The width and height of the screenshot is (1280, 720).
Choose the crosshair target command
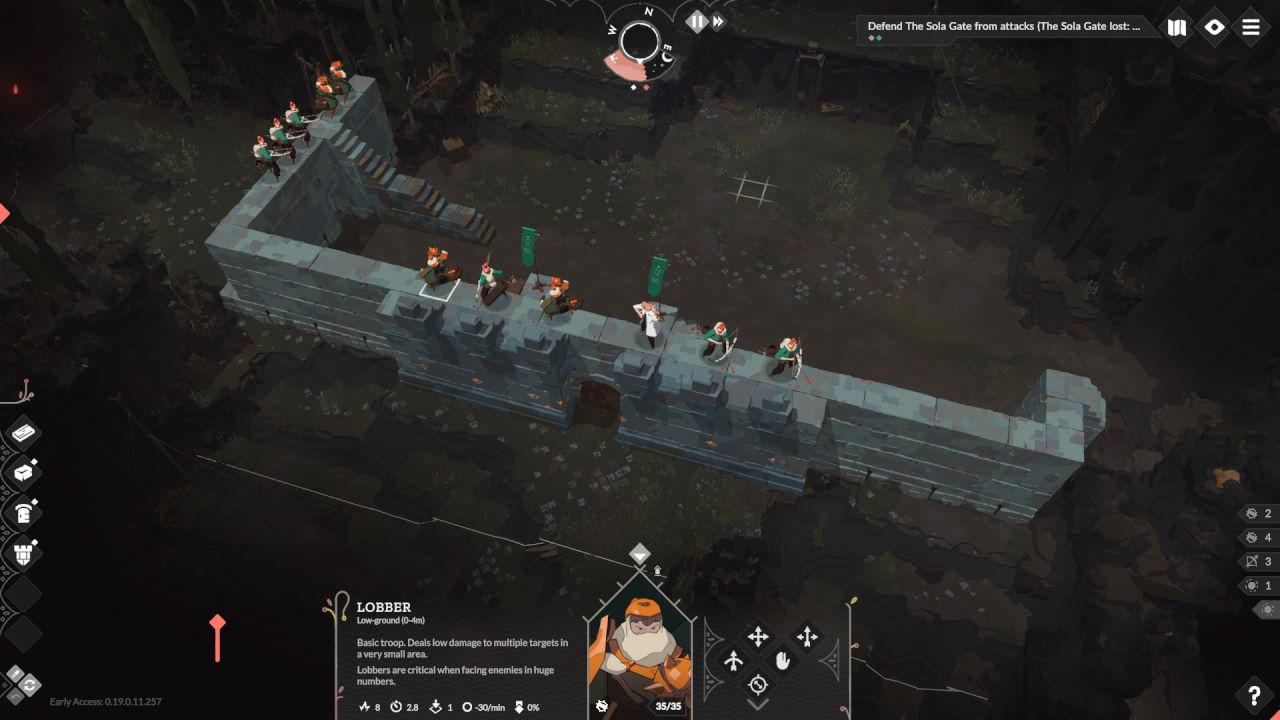point(758,685)
